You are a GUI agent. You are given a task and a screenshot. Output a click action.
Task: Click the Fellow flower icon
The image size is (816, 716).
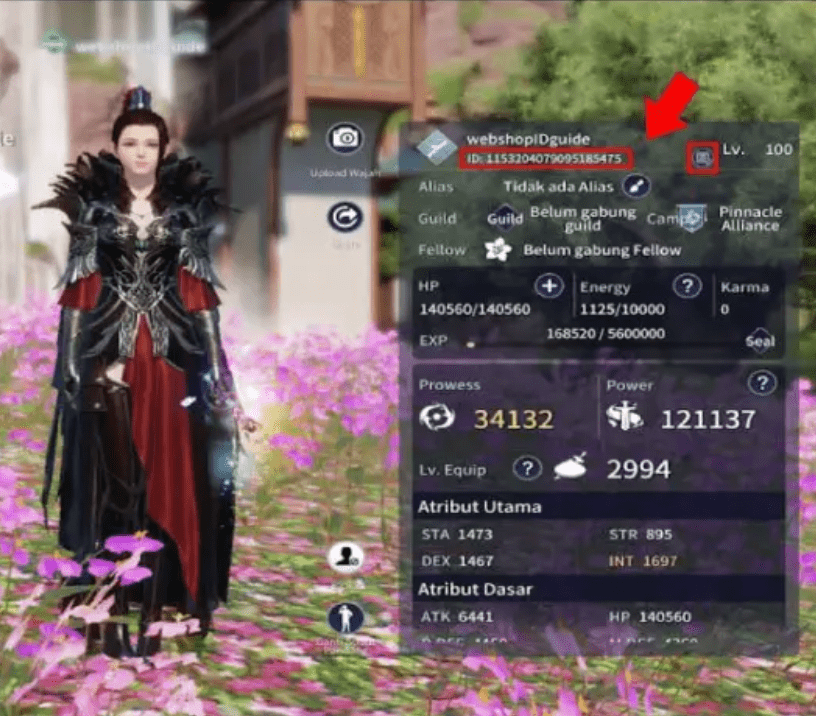498,250
